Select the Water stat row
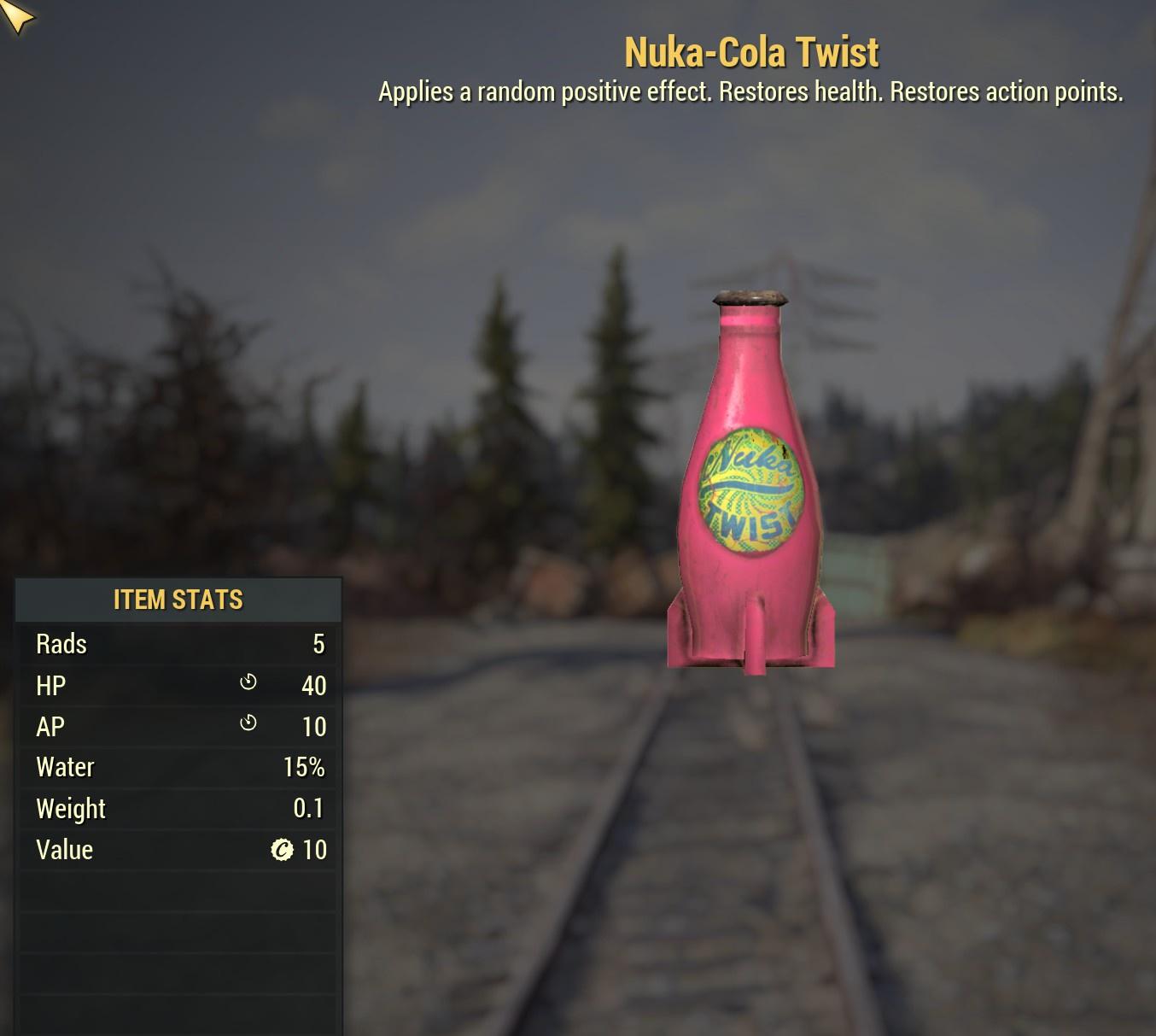Image resolution: width=1156 pixels, height=1036 pixels. 178,767
